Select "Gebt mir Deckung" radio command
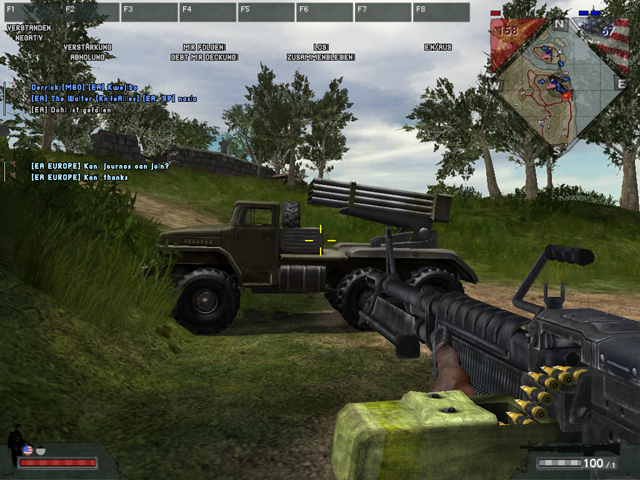640x480 pixels. tap(204, 57)
